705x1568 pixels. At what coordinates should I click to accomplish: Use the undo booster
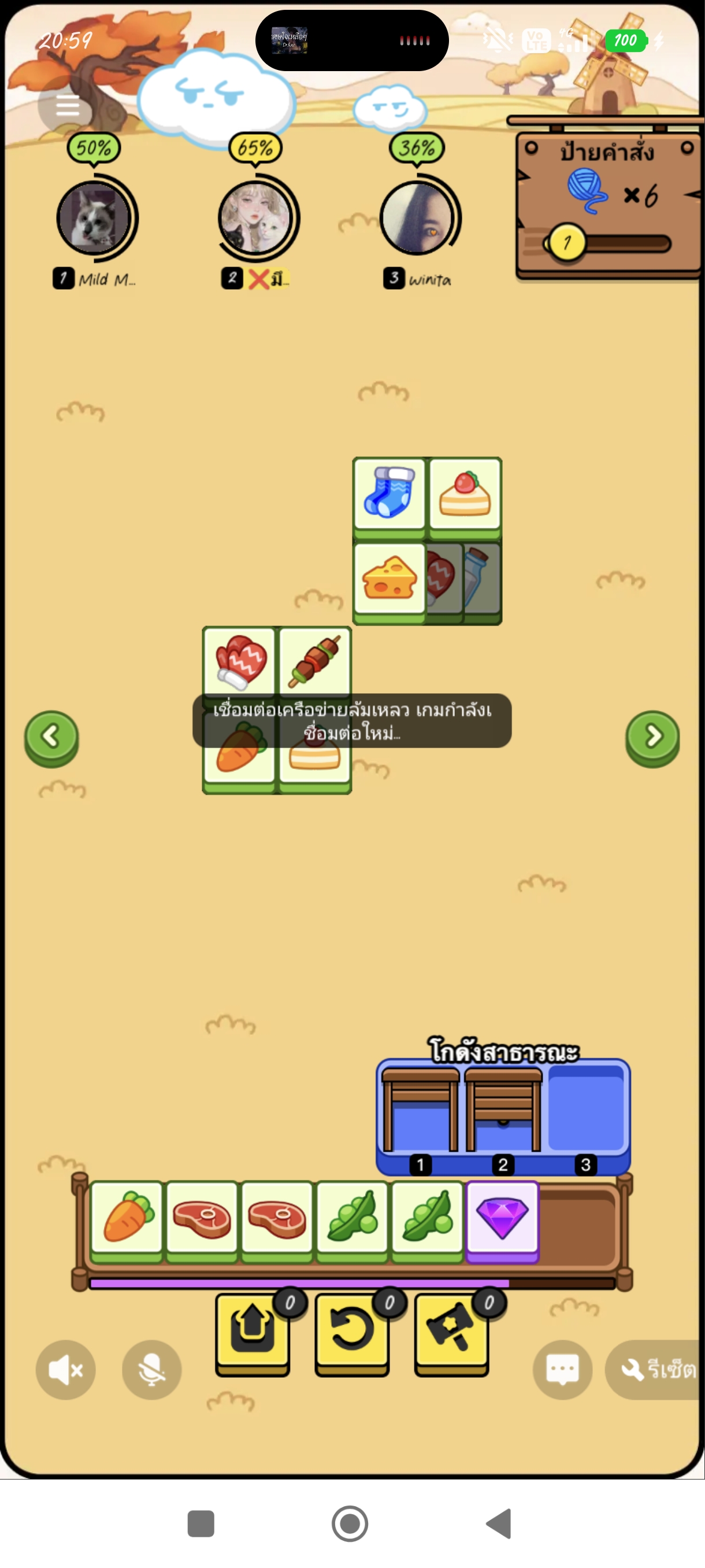click(x=352, y=1332)
